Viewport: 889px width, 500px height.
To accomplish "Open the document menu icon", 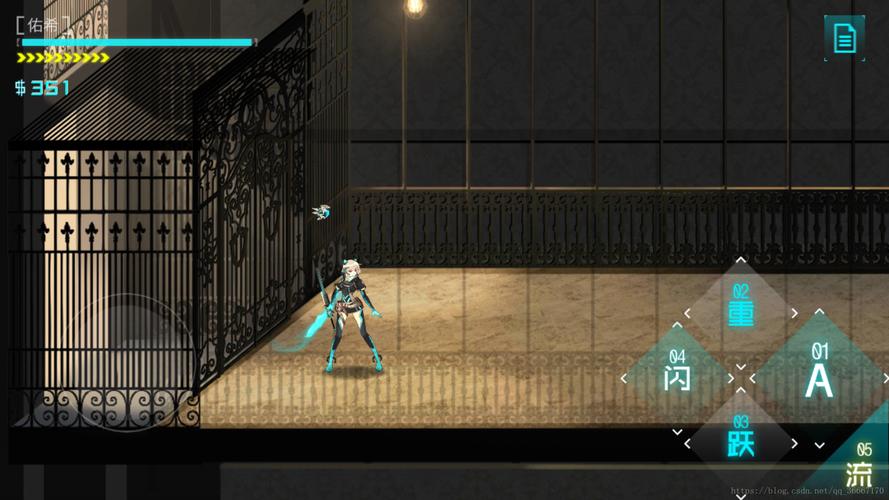I will [844, 39].
